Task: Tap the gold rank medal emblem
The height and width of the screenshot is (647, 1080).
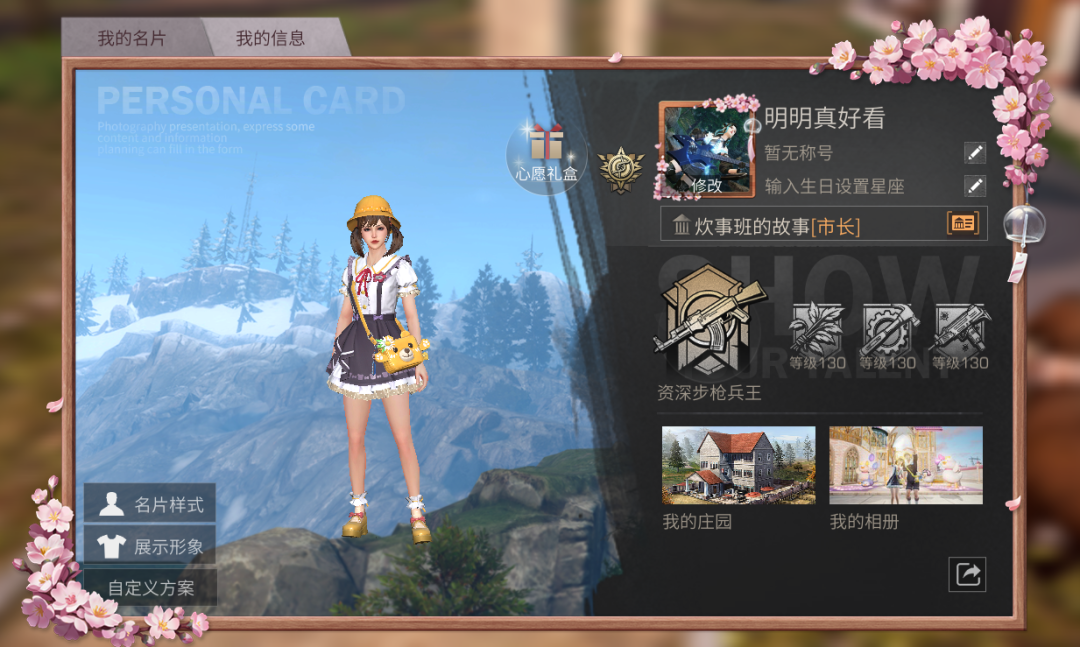Action: 619,170
